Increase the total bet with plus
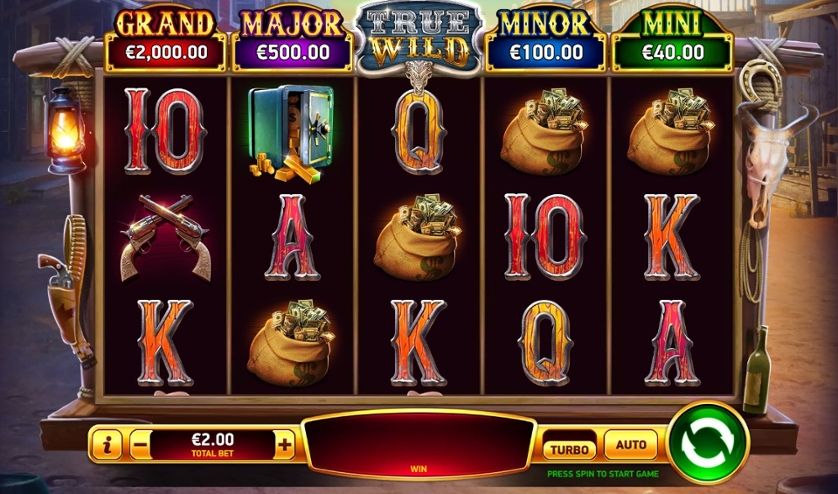838x494 pixels. (x=286, y=445)
